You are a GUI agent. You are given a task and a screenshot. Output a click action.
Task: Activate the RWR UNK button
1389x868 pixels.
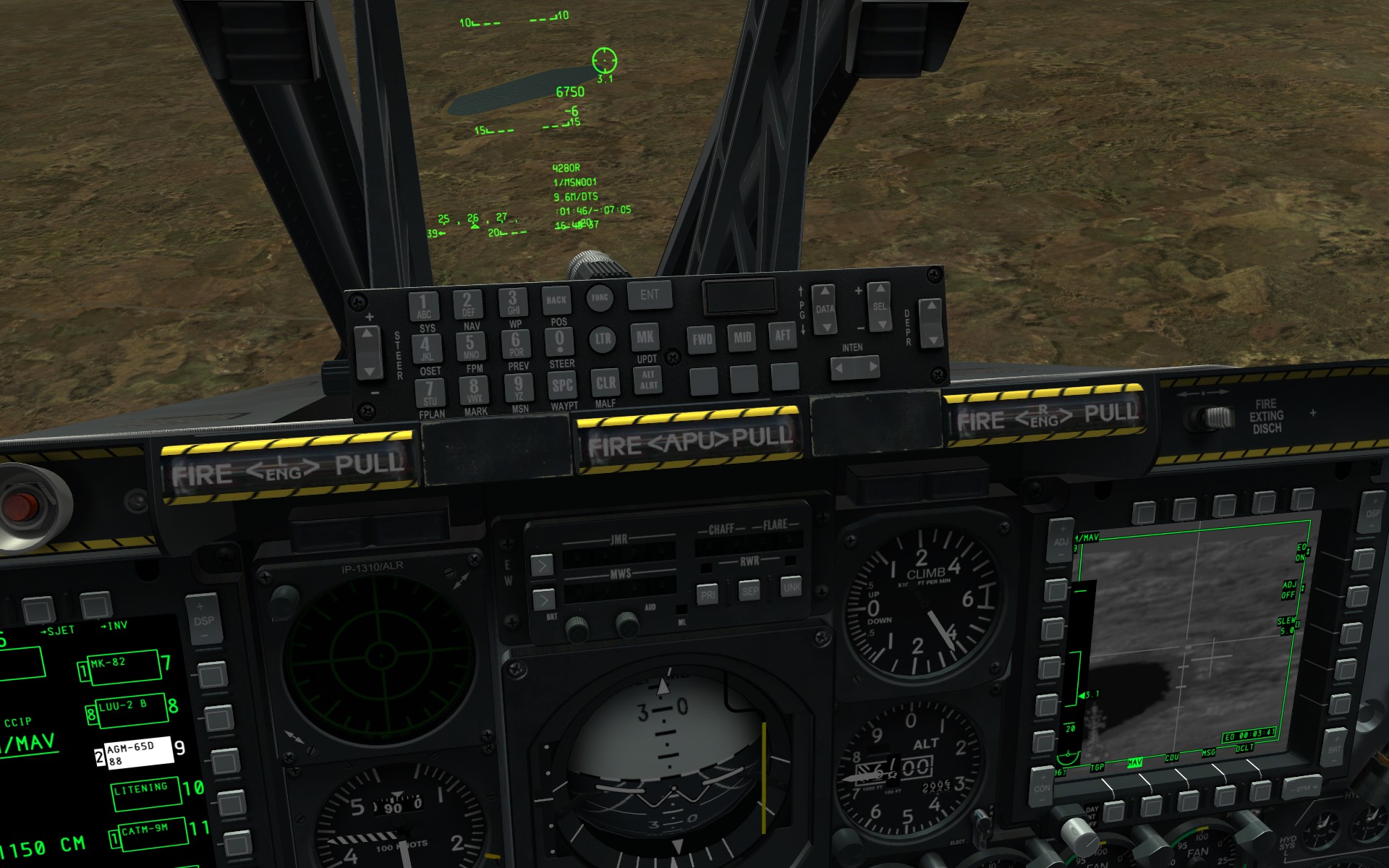pyautogui.click(x=791, y=587)
